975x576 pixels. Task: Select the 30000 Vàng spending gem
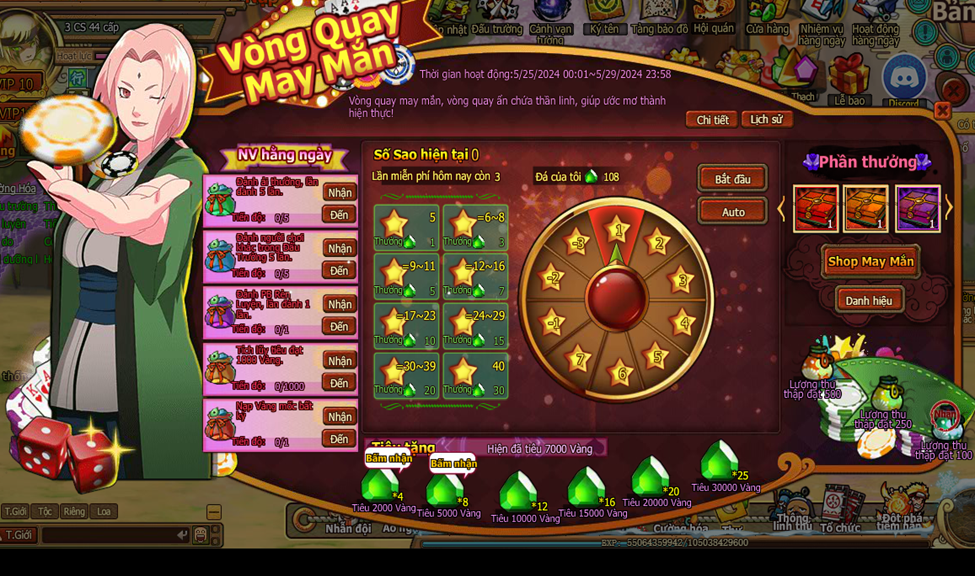pyautogui.click(x=719, y=462)
